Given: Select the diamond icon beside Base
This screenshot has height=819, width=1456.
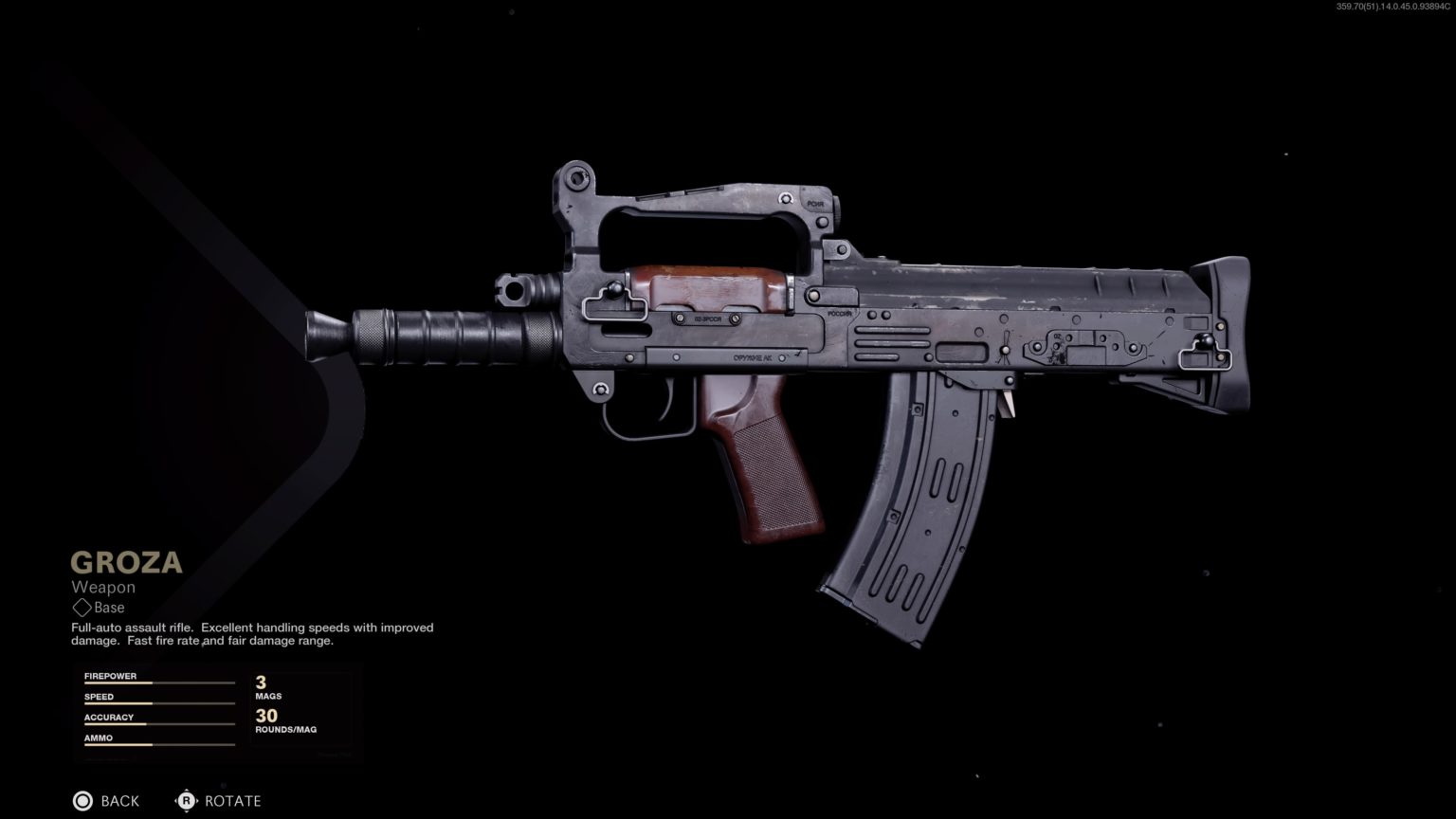Looking at the screenshot, I should point(82,608).
